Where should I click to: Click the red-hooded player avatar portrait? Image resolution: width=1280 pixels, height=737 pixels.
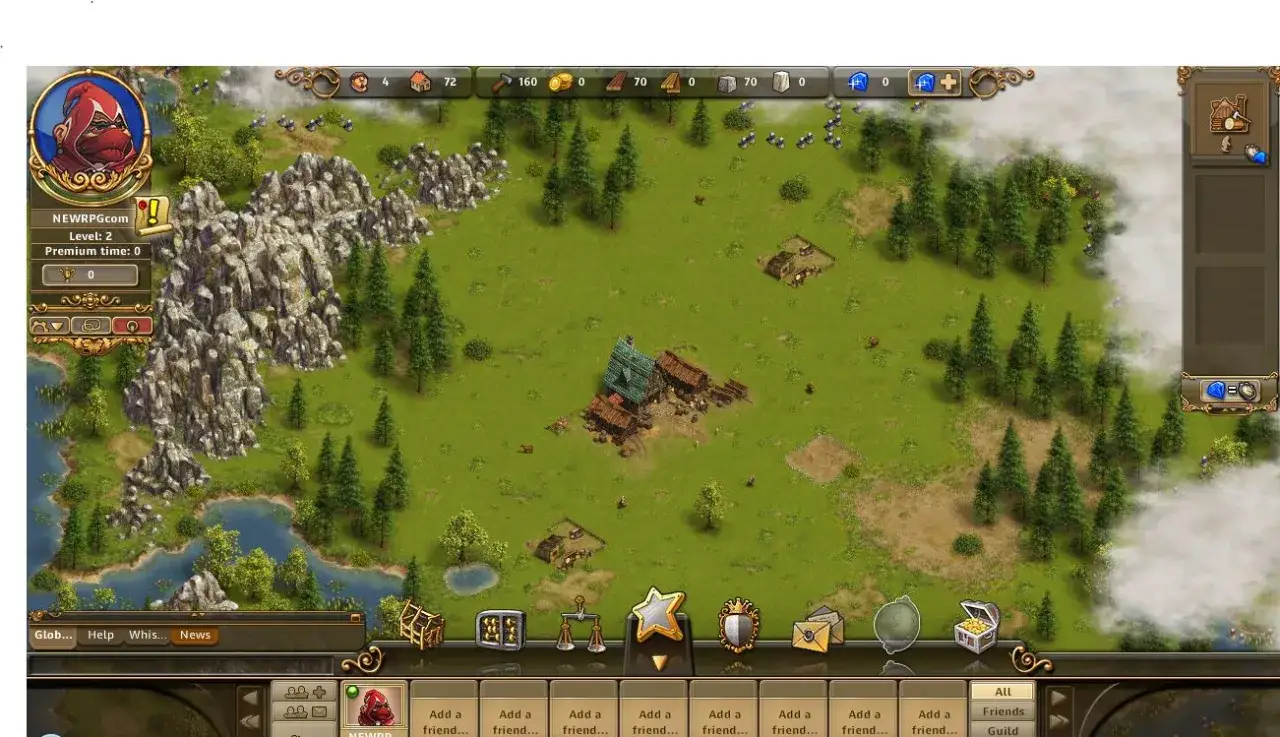point(89,132)
